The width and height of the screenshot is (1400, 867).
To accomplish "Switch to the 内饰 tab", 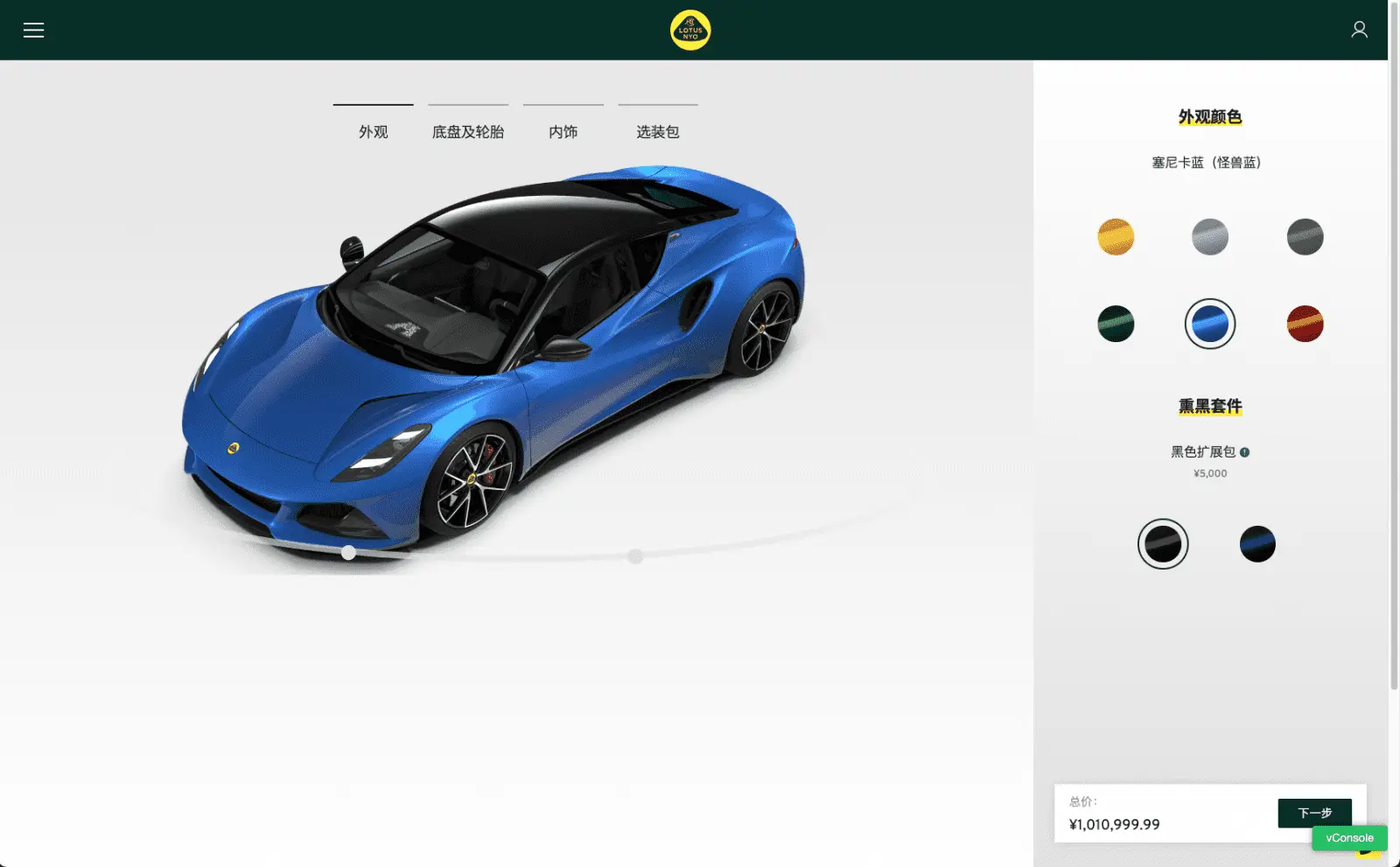I will click(x=563, y=131).
